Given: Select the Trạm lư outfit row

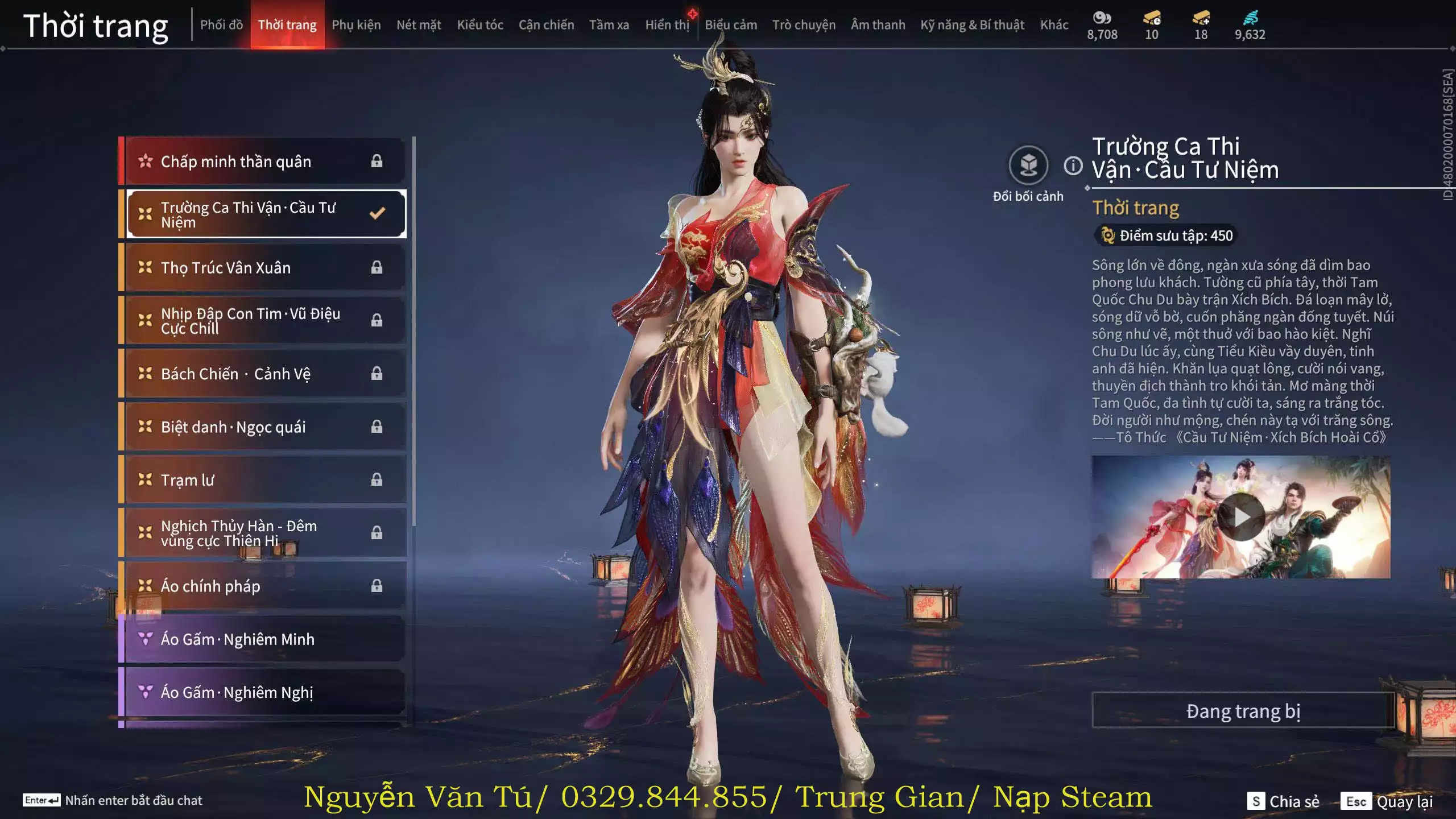Looking at the screenshot, I should pyautogui.click(x=264, y=480).
